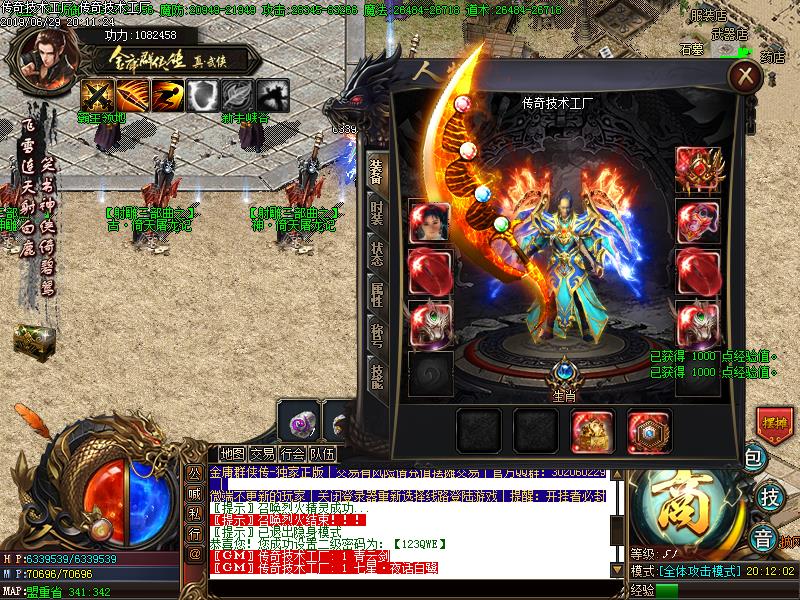Screen dimensions: 800x600
Task: Select the 称号 title tab
Action: (376, 335)
